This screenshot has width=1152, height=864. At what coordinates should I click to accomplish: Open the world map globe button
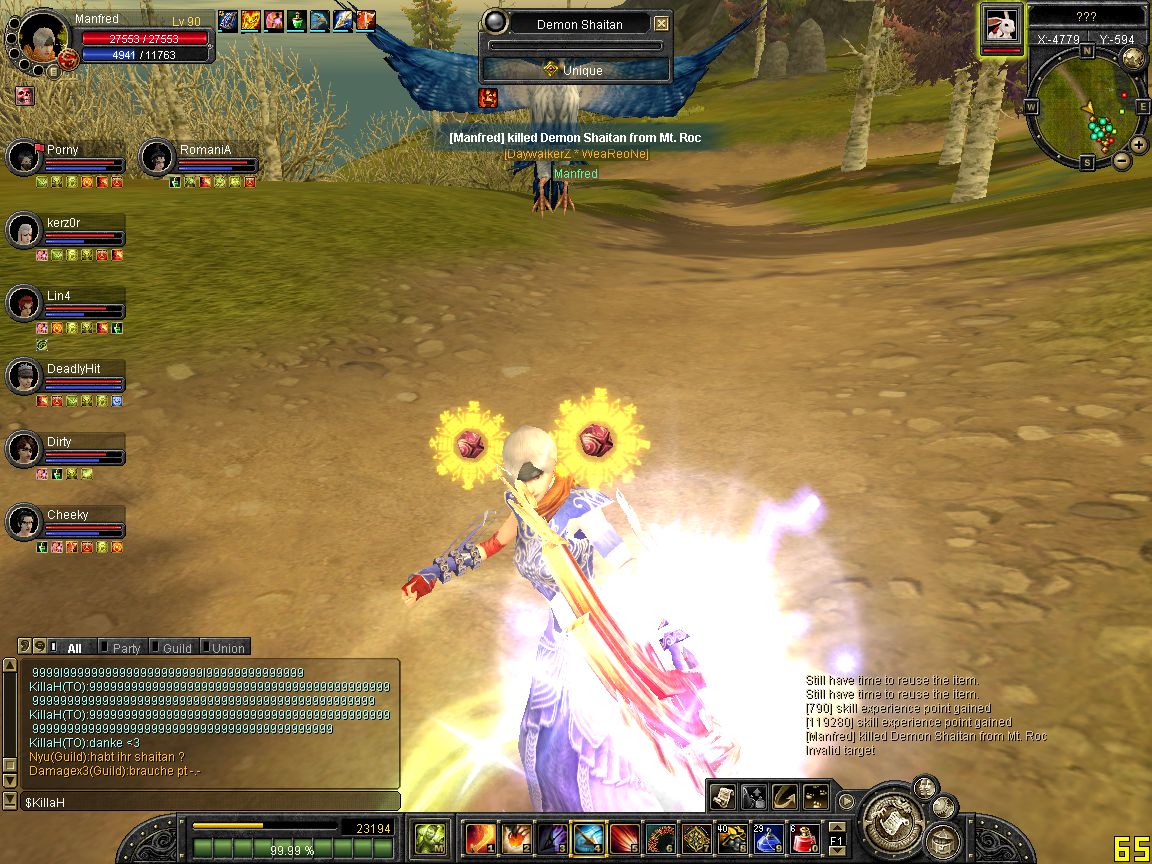tap(1133, 58)
